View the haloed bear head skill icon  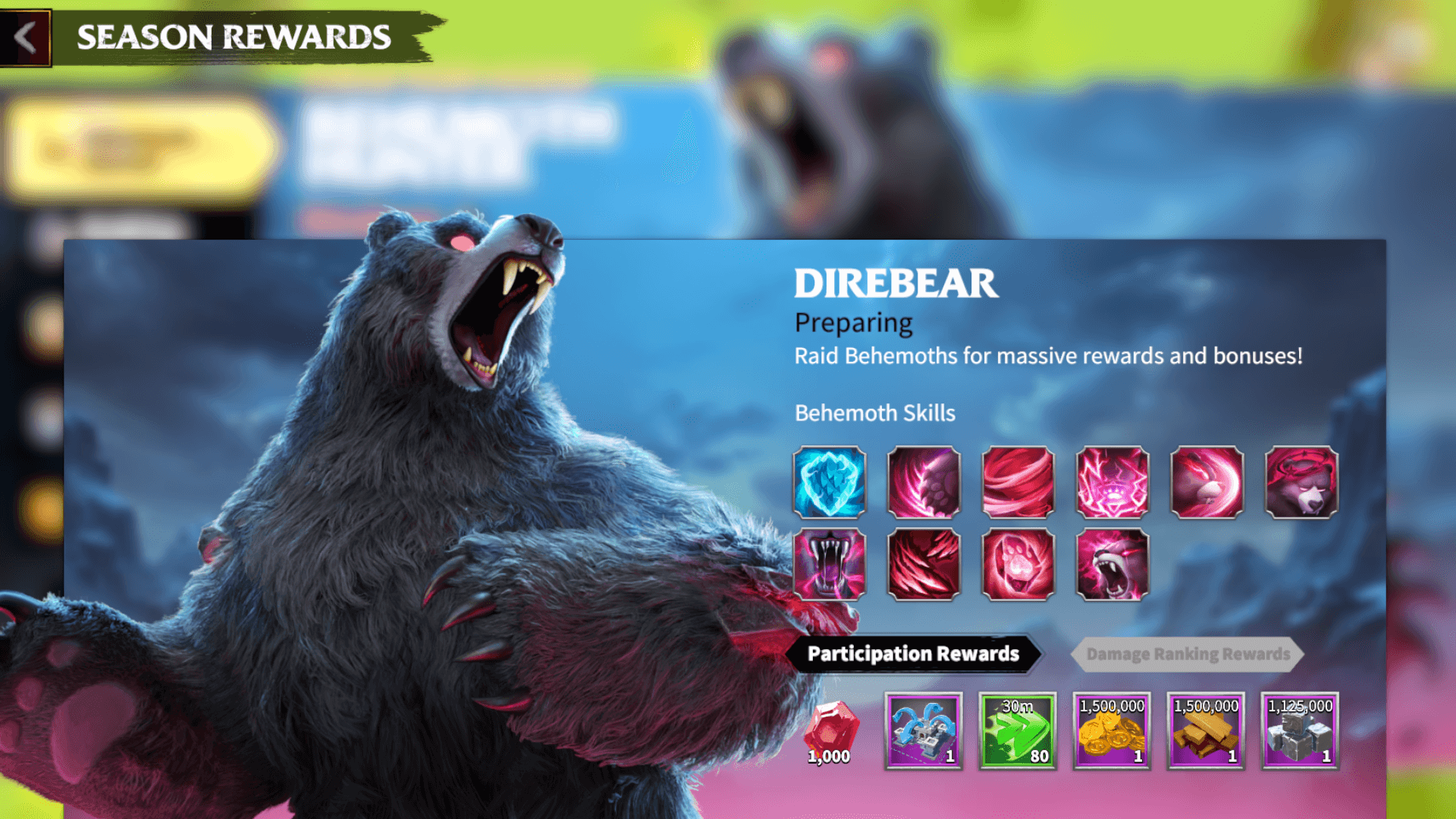1301,484
